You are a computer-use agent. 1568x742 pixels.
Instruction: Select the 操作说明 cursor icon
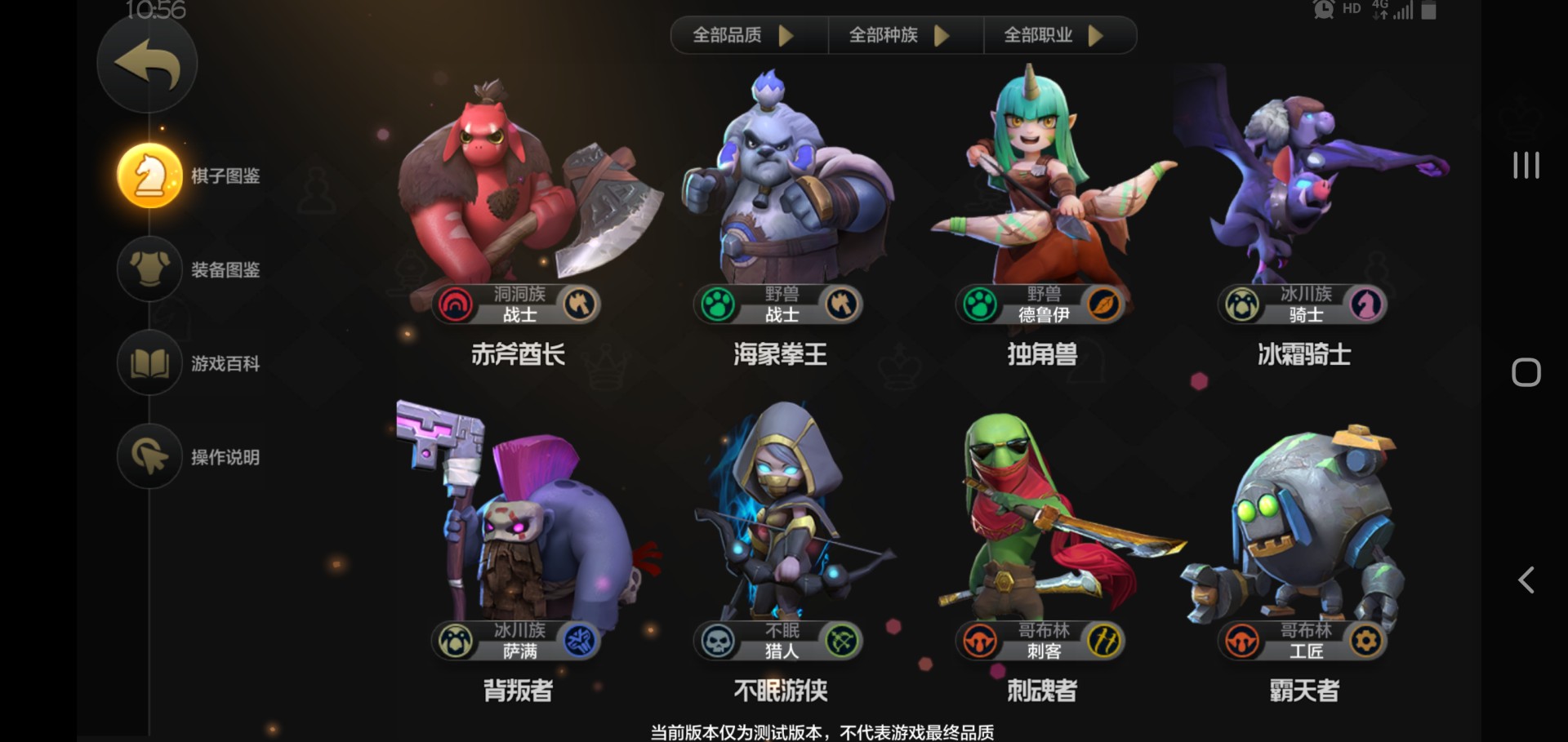point(149,457)
